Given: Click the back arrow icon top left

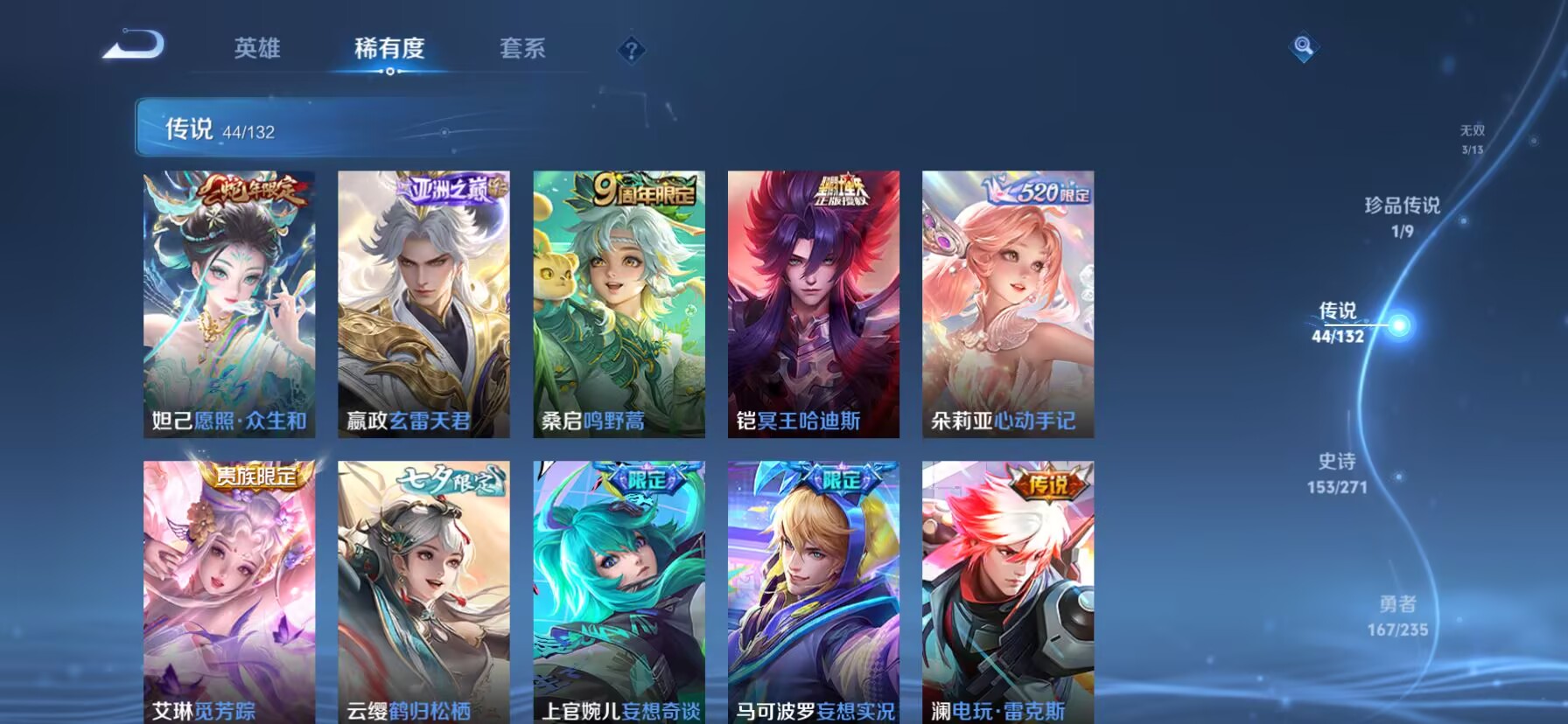Looking at the screenshot, I should [x=129, y=45].
